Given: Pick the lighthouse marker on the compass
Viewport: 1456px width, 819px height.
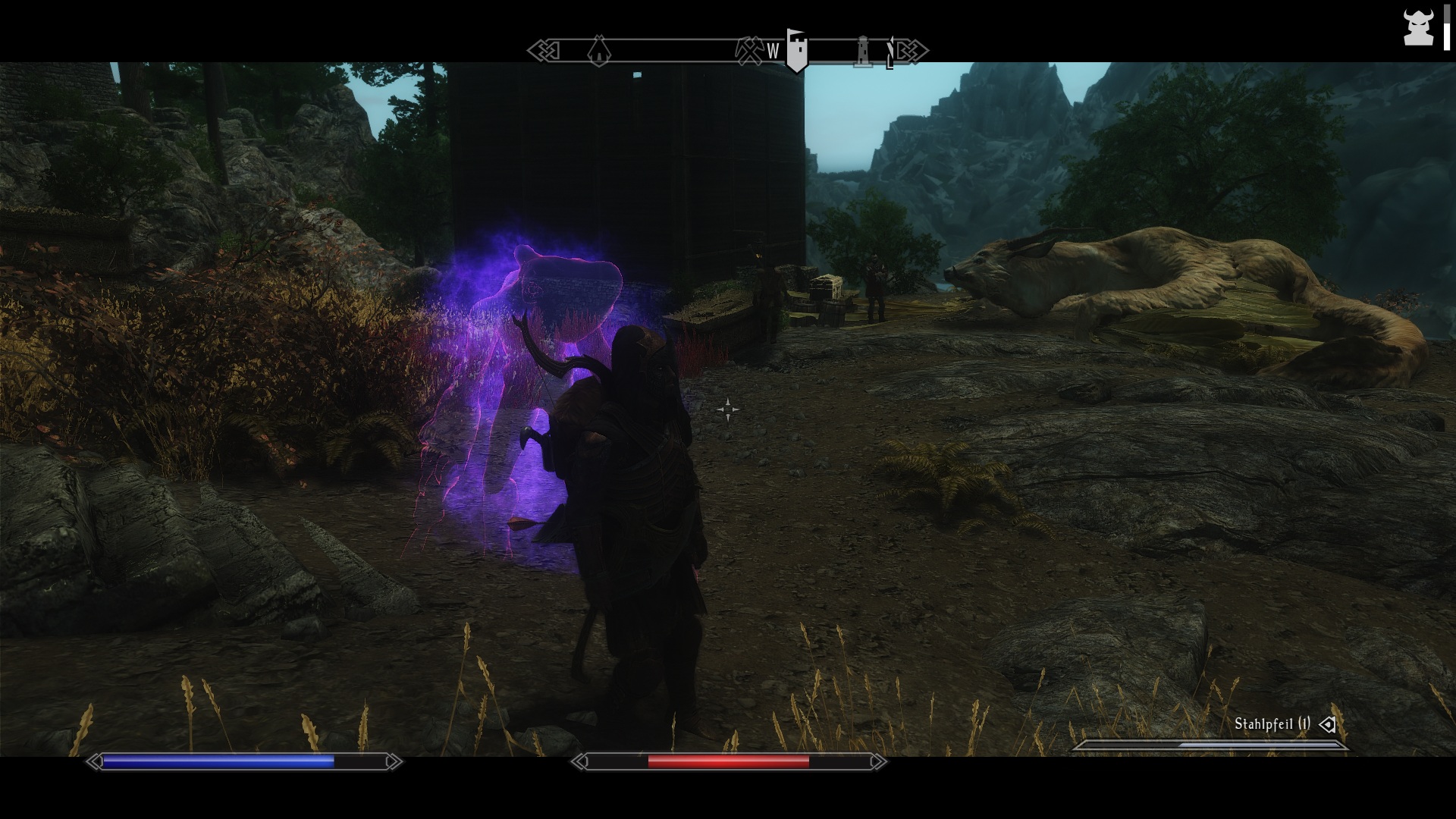Looking at the screenshot, I should 863,51.
